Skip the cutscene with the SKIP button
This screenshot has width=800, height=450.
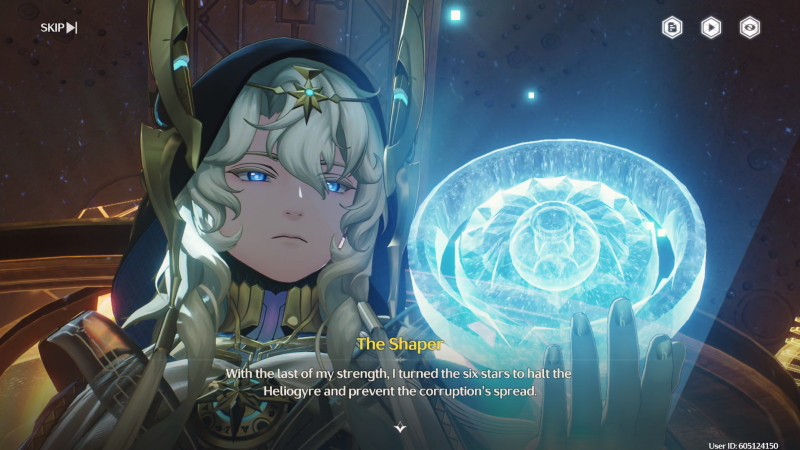pyautogui.click(x=58, y=27)
